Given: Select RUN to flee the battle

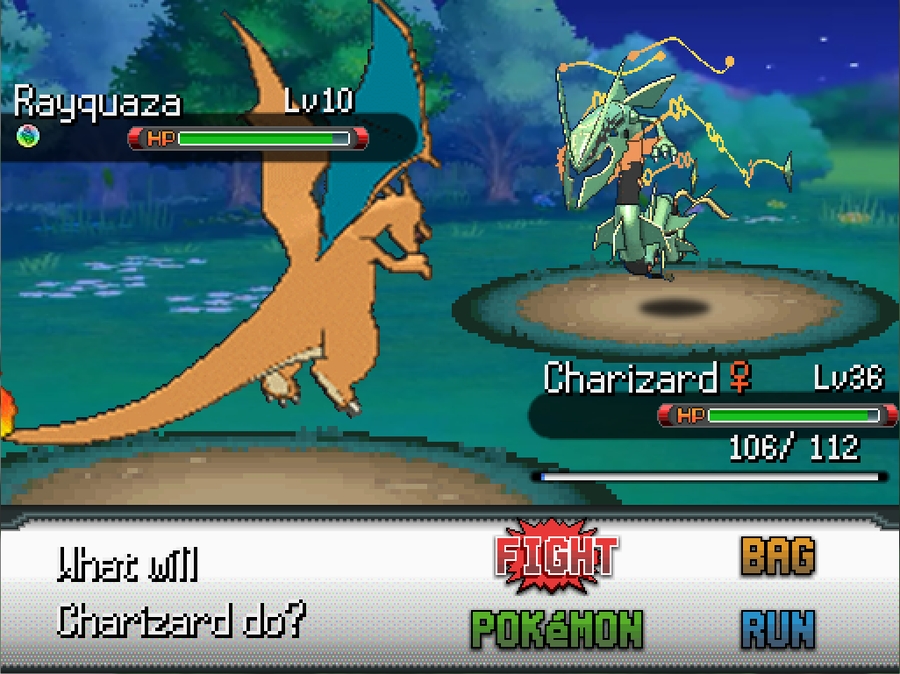Looking at the screenshot, I should pos(777,629).
